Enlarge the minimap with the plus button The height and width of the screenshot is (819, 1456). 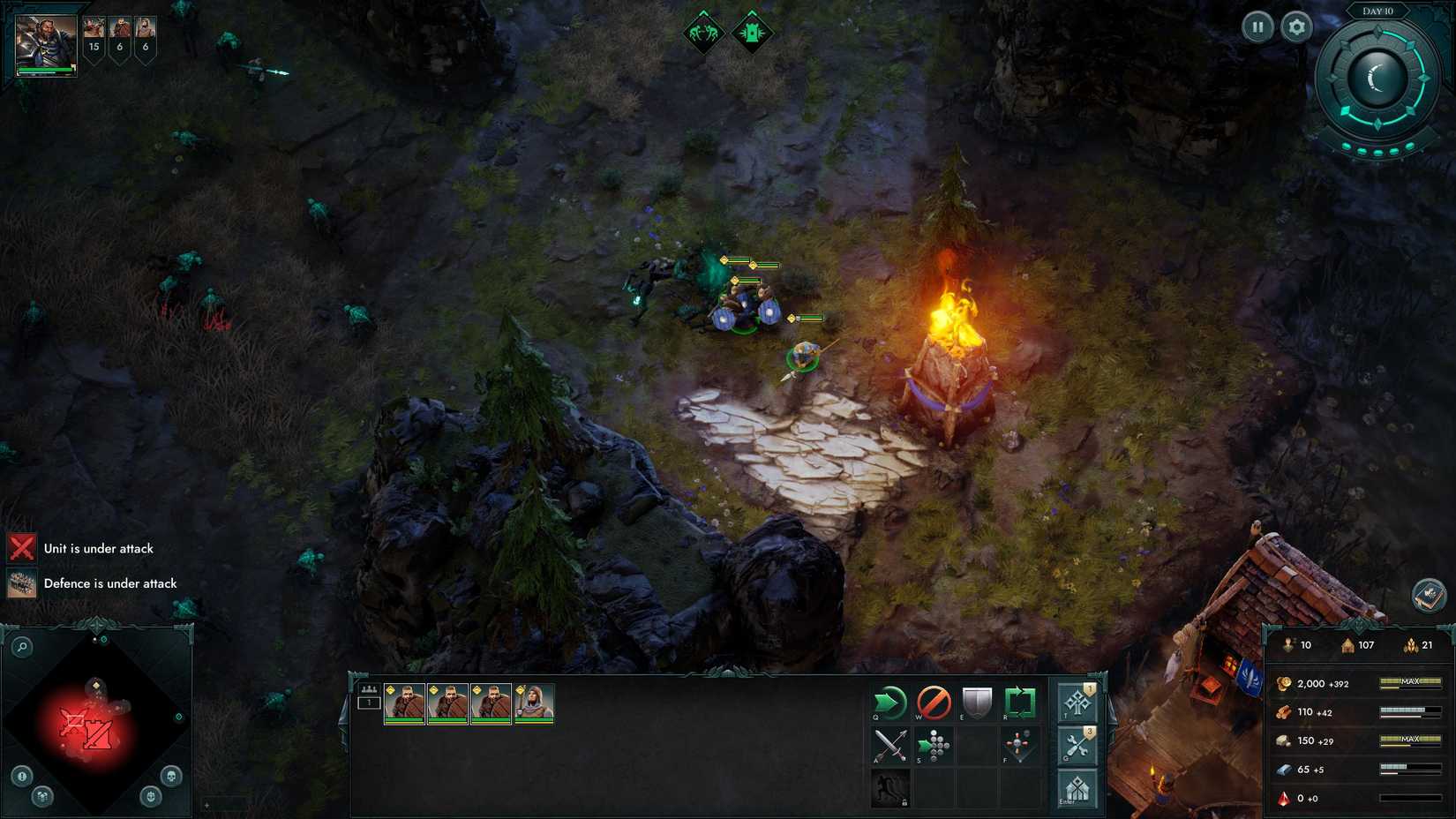point(206,804)
